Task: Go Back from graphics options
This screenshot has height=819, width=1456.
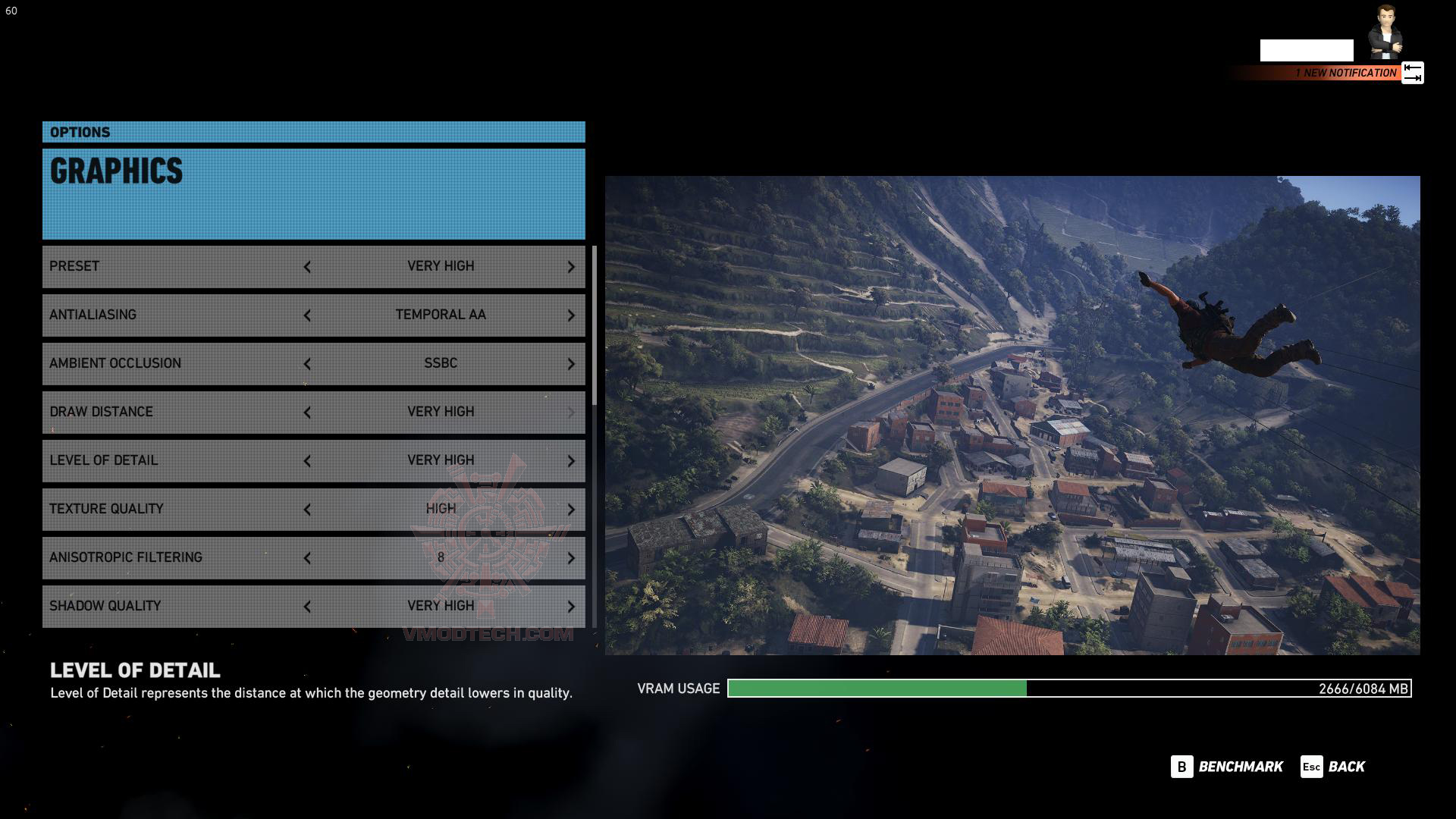Action: tap(1333, 767)
